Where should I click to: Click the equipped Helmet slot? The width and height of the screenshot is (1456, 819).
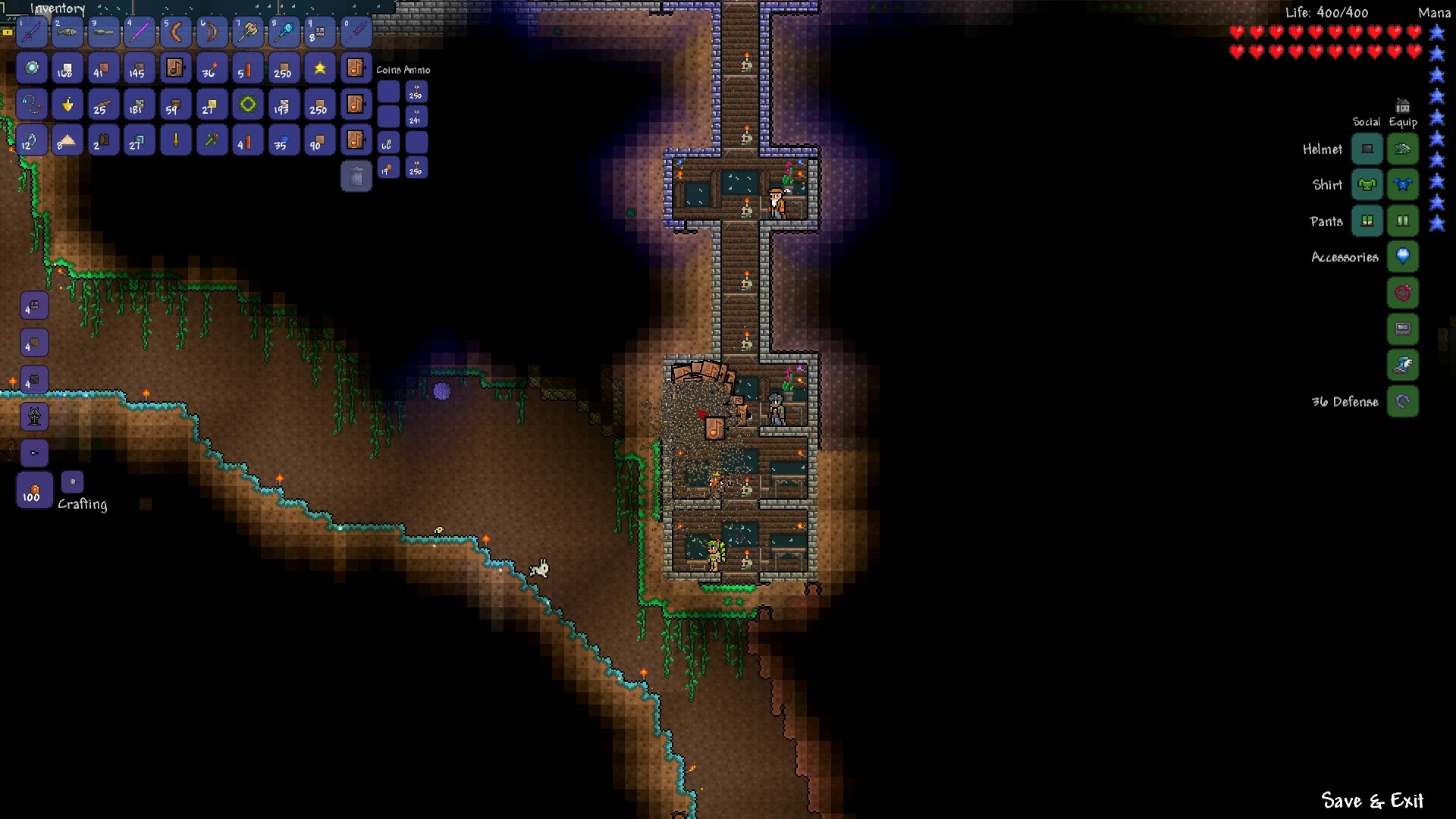click(1402, 149)
